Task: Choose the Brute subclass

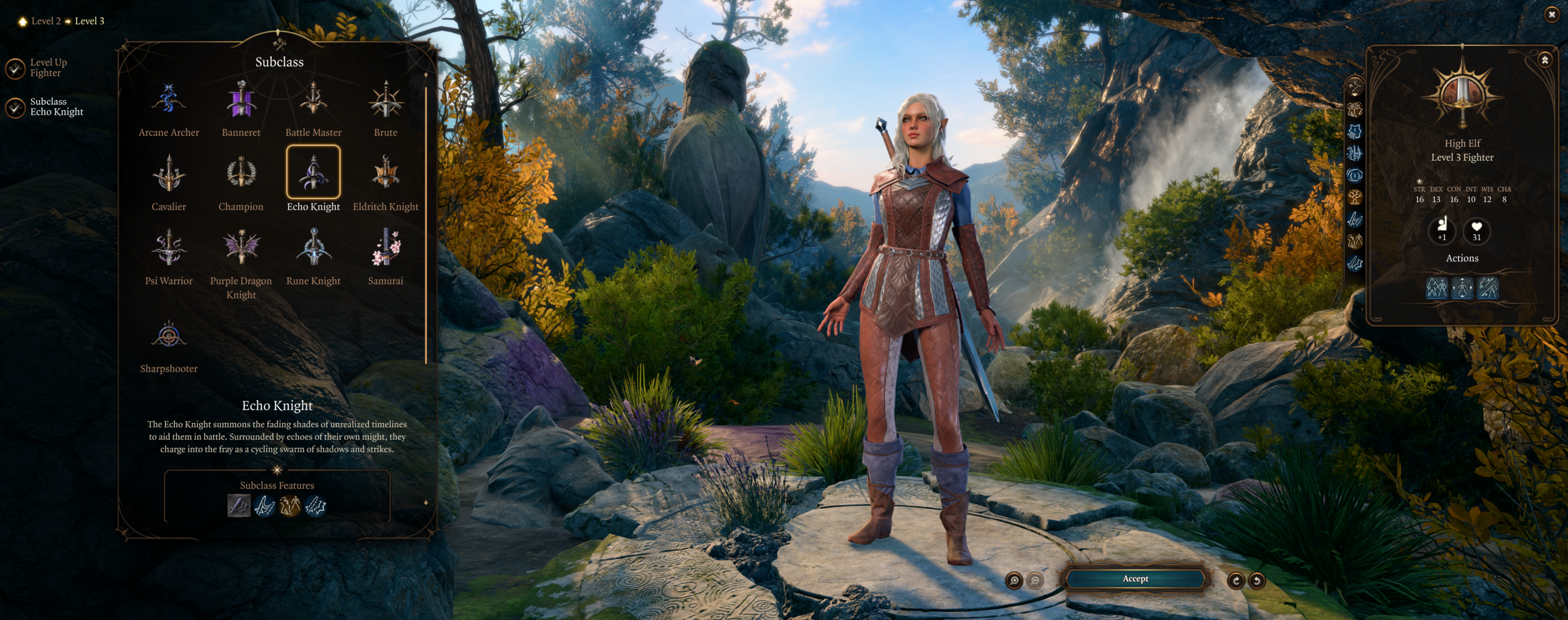Action: click(385, 101)
